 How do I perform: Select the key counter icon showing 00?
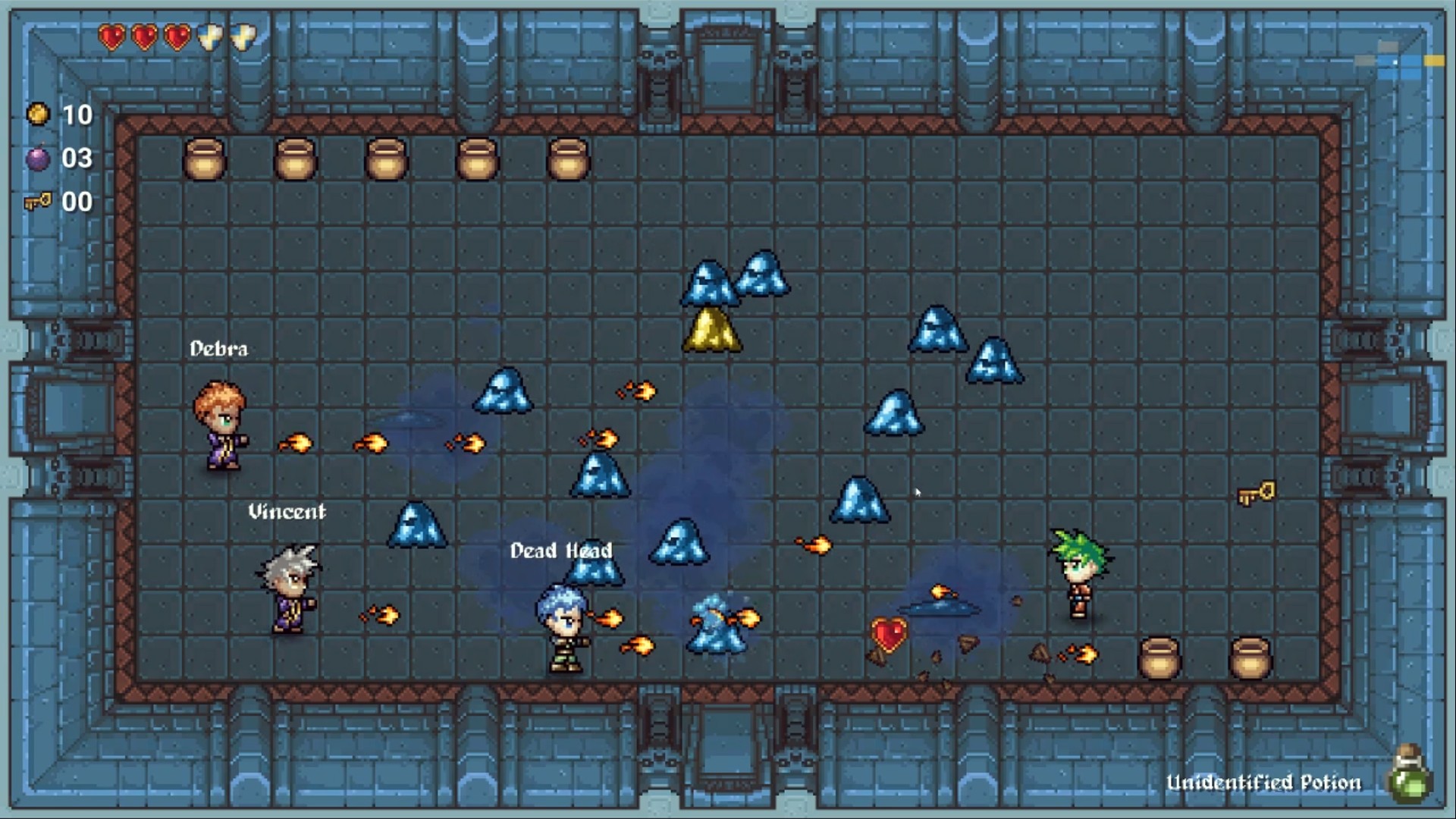click(39, 202)
